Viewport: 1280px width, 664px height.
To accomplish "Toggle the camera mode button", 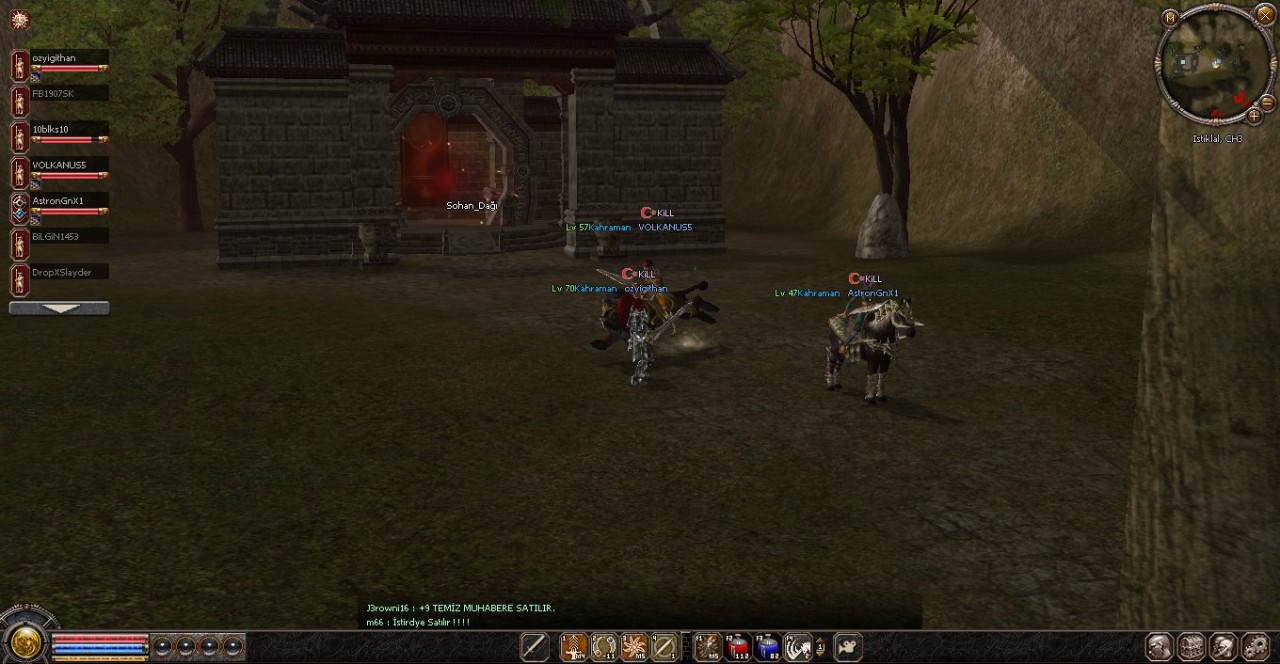I will click(847, 647).
